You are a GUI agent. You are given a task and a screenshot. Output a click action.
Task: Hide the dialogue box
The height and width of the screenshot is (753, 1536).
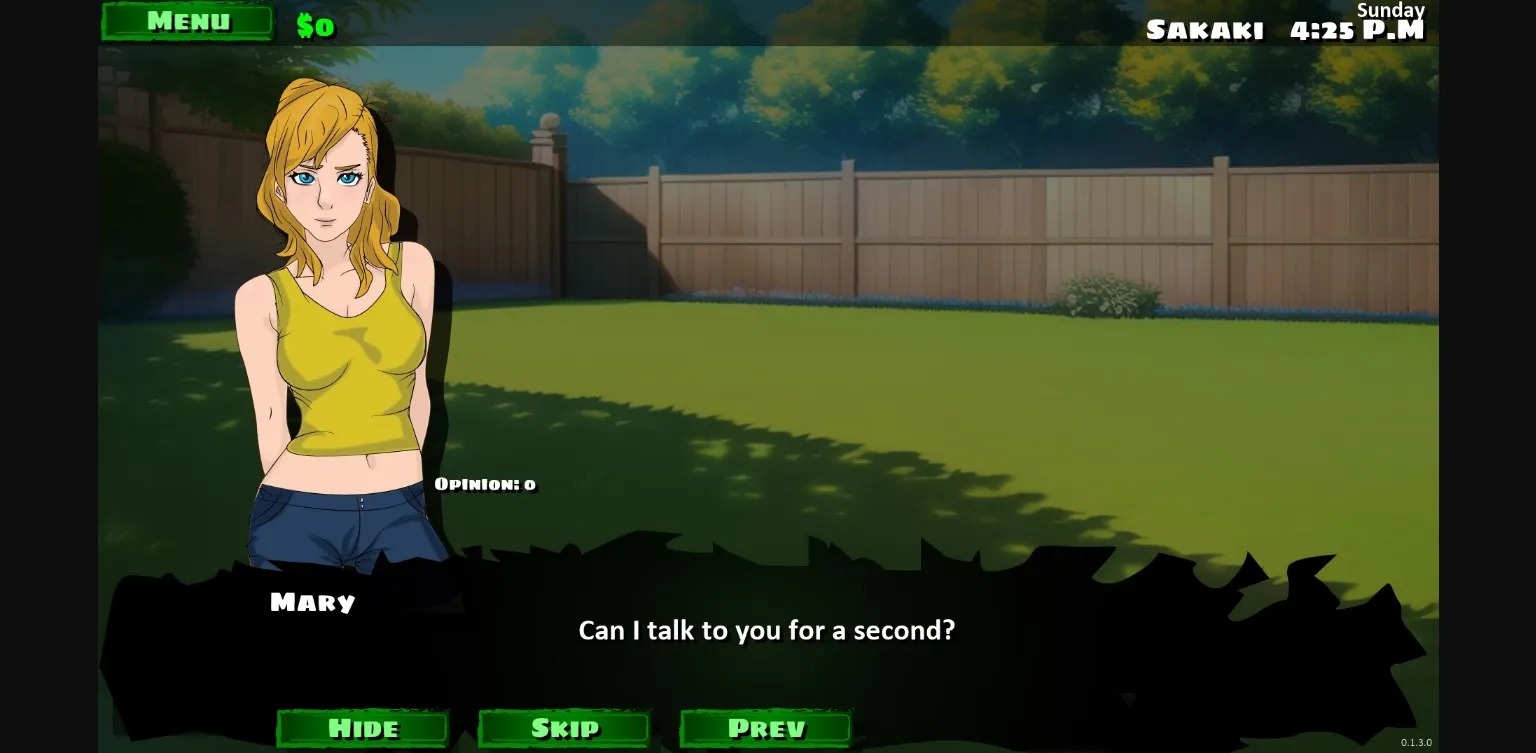[363, 728]
